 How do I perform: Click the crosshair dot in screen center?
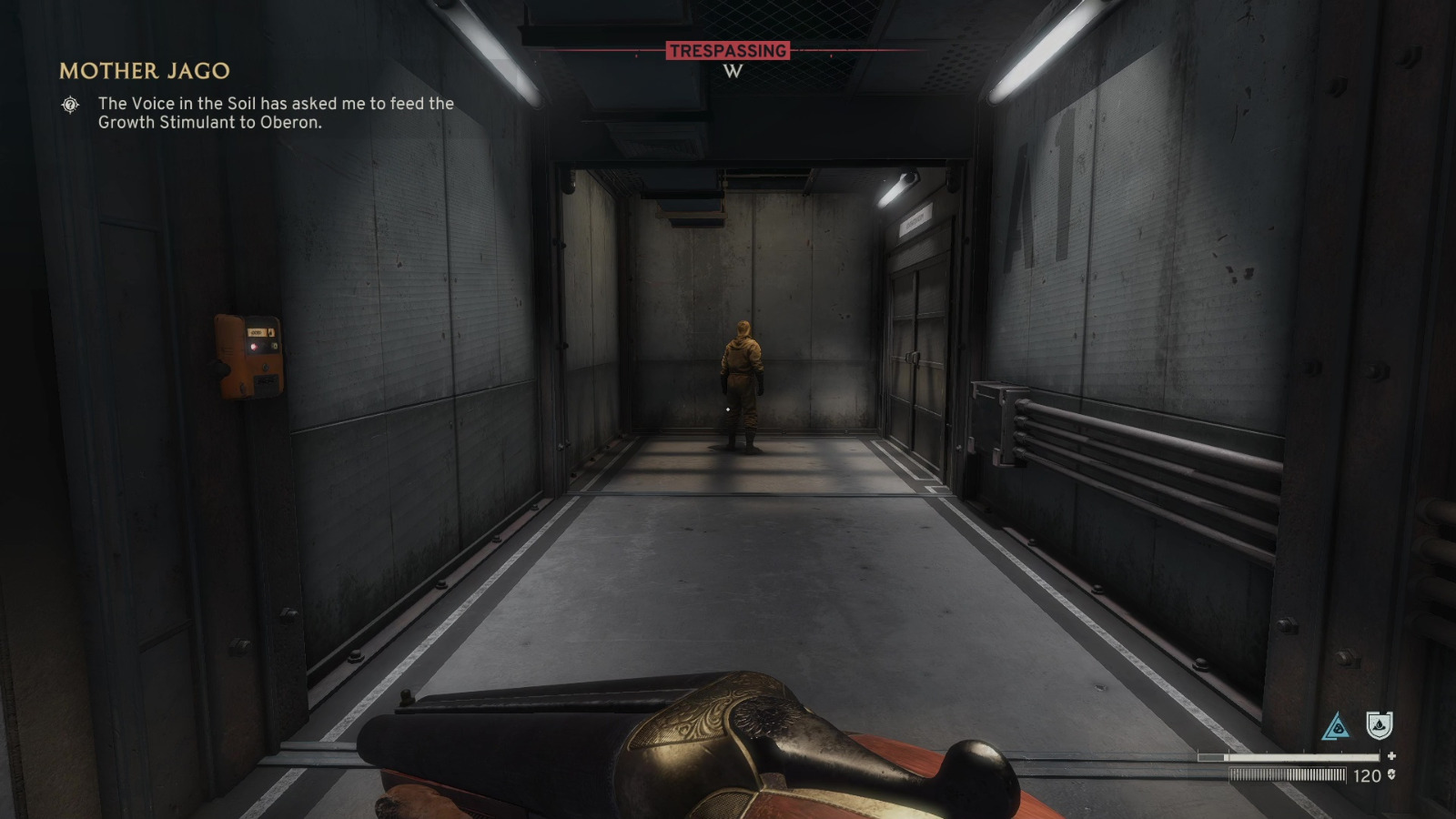728,409
